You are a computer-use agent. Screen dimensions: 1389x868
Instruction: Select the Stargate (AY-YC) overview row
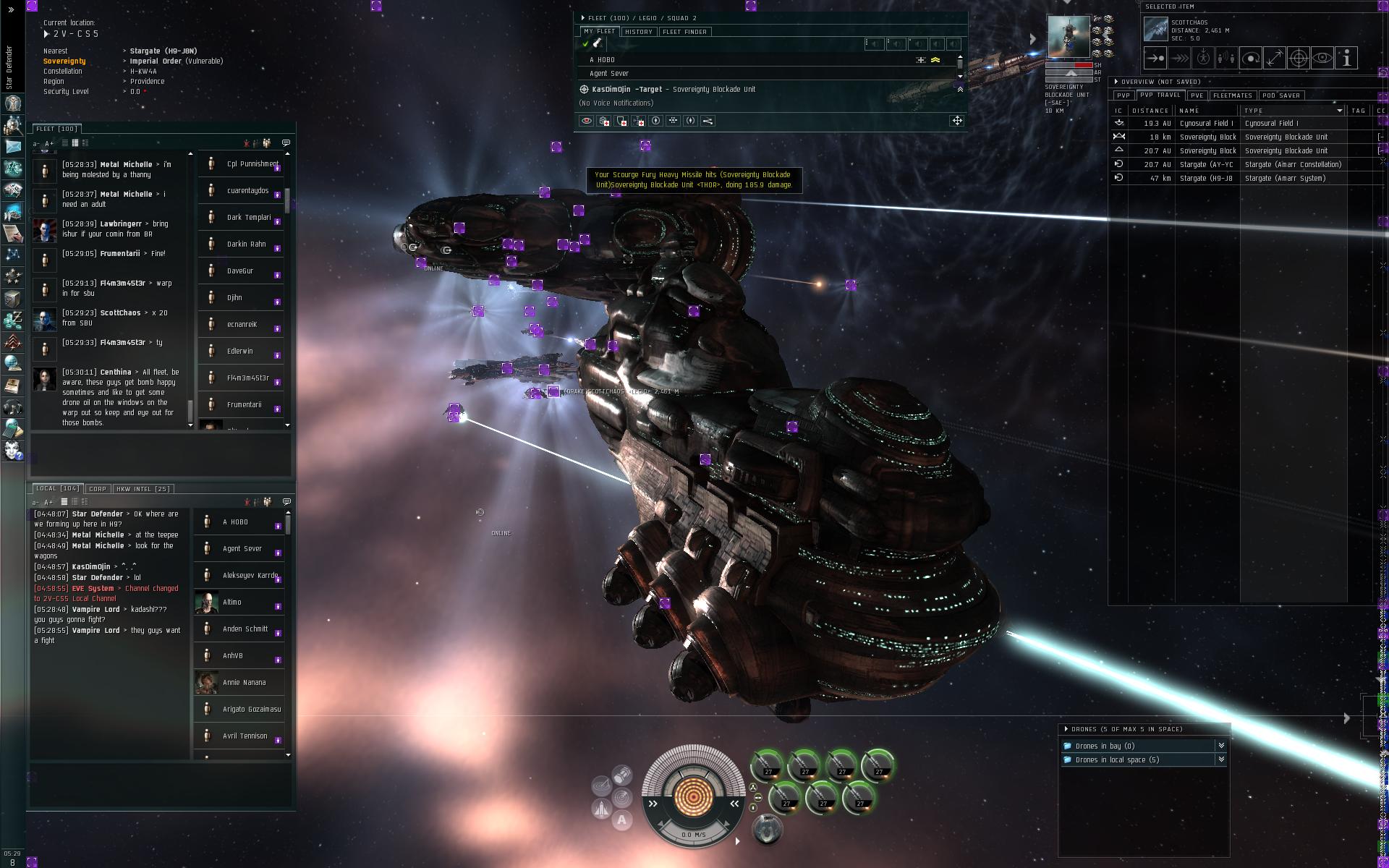point(1206,165)
